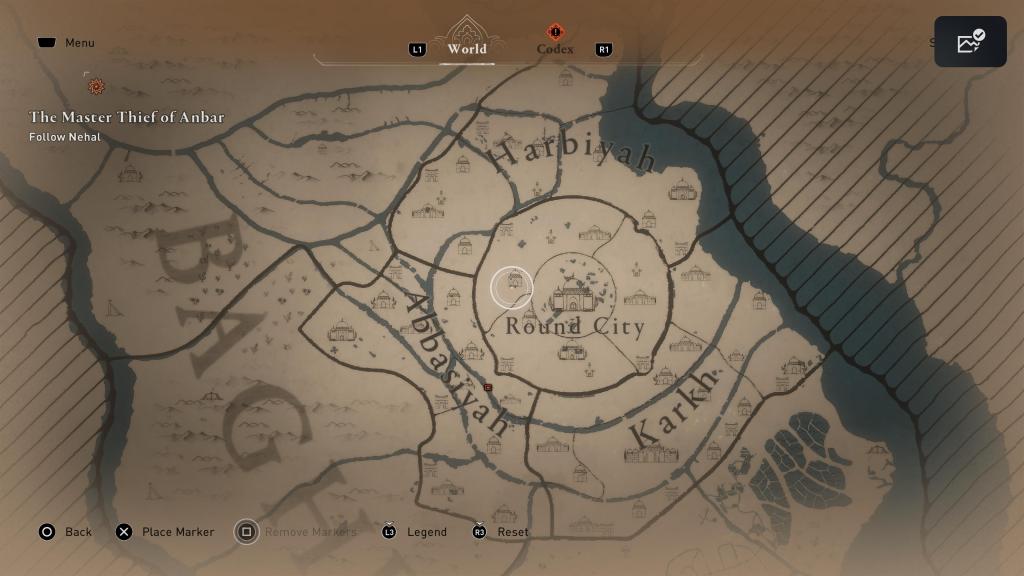Click the circled map cursor location icon

[x=512, y=288]
